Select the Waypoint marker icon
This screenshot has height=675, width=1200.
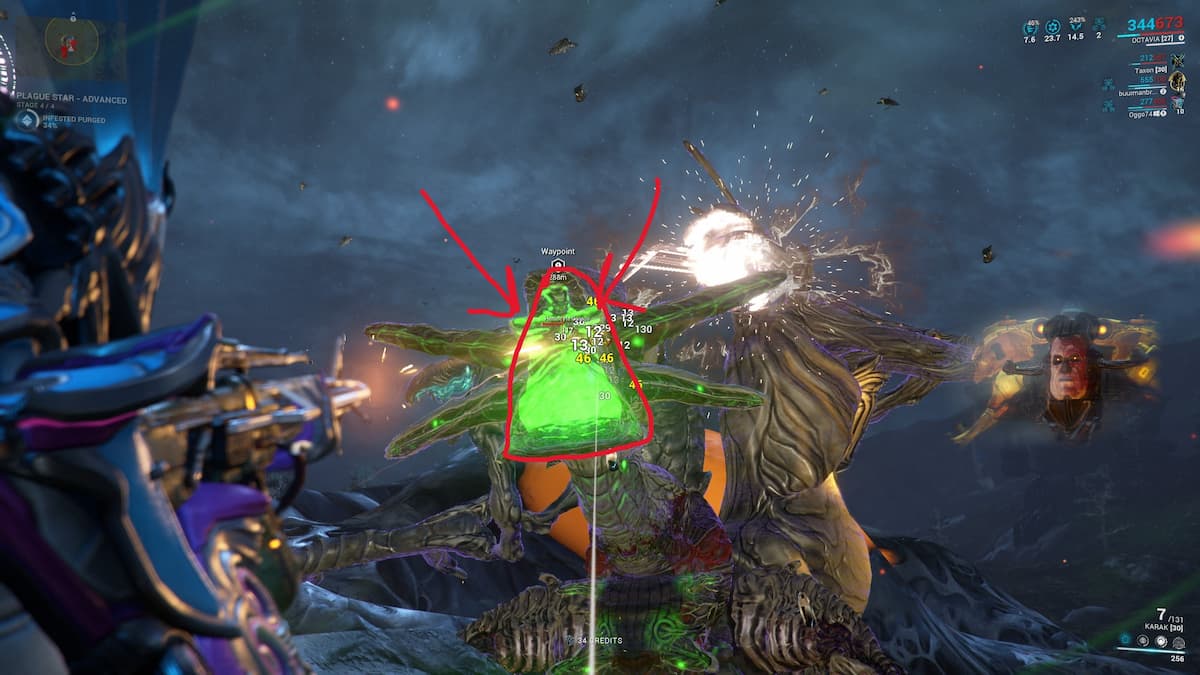[x=558, y=264]
